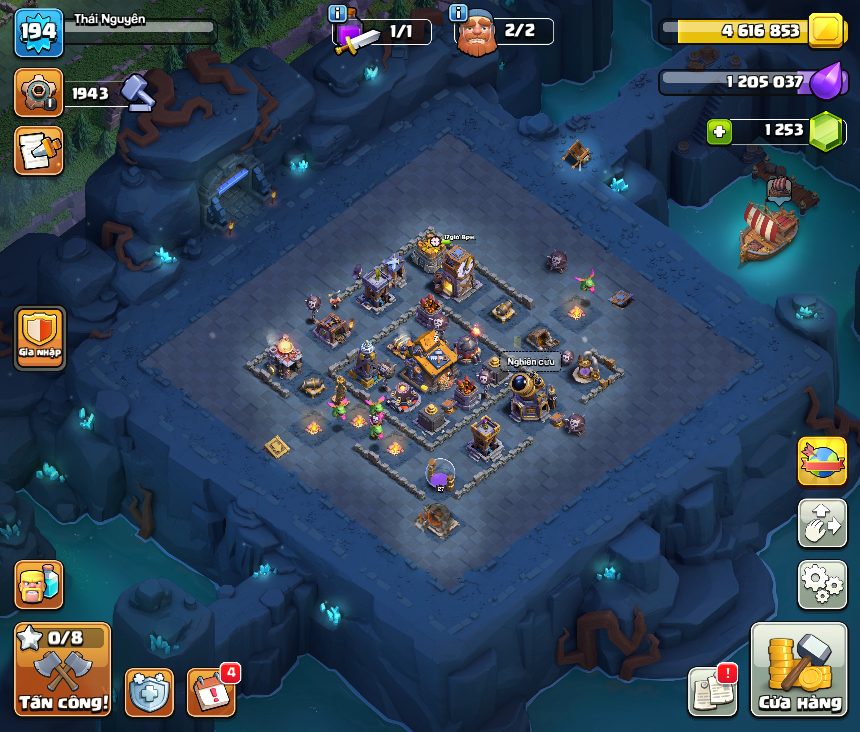Tap the Gia Nhập clan shield
This screenshot has height=732, width=860.
click(x=40, y=338)
